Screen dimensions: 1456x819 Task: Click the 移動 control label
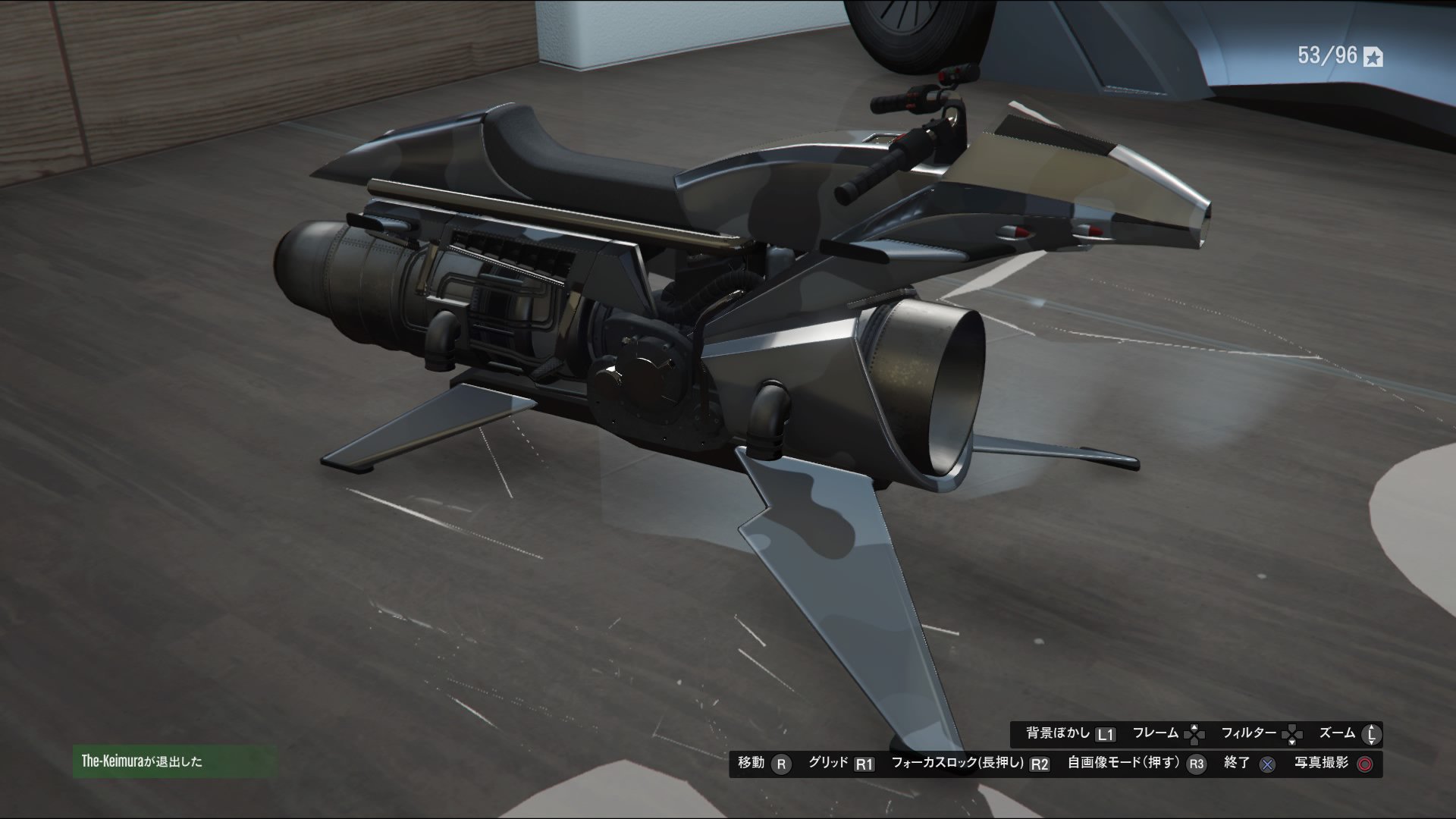tap(751, 764)
